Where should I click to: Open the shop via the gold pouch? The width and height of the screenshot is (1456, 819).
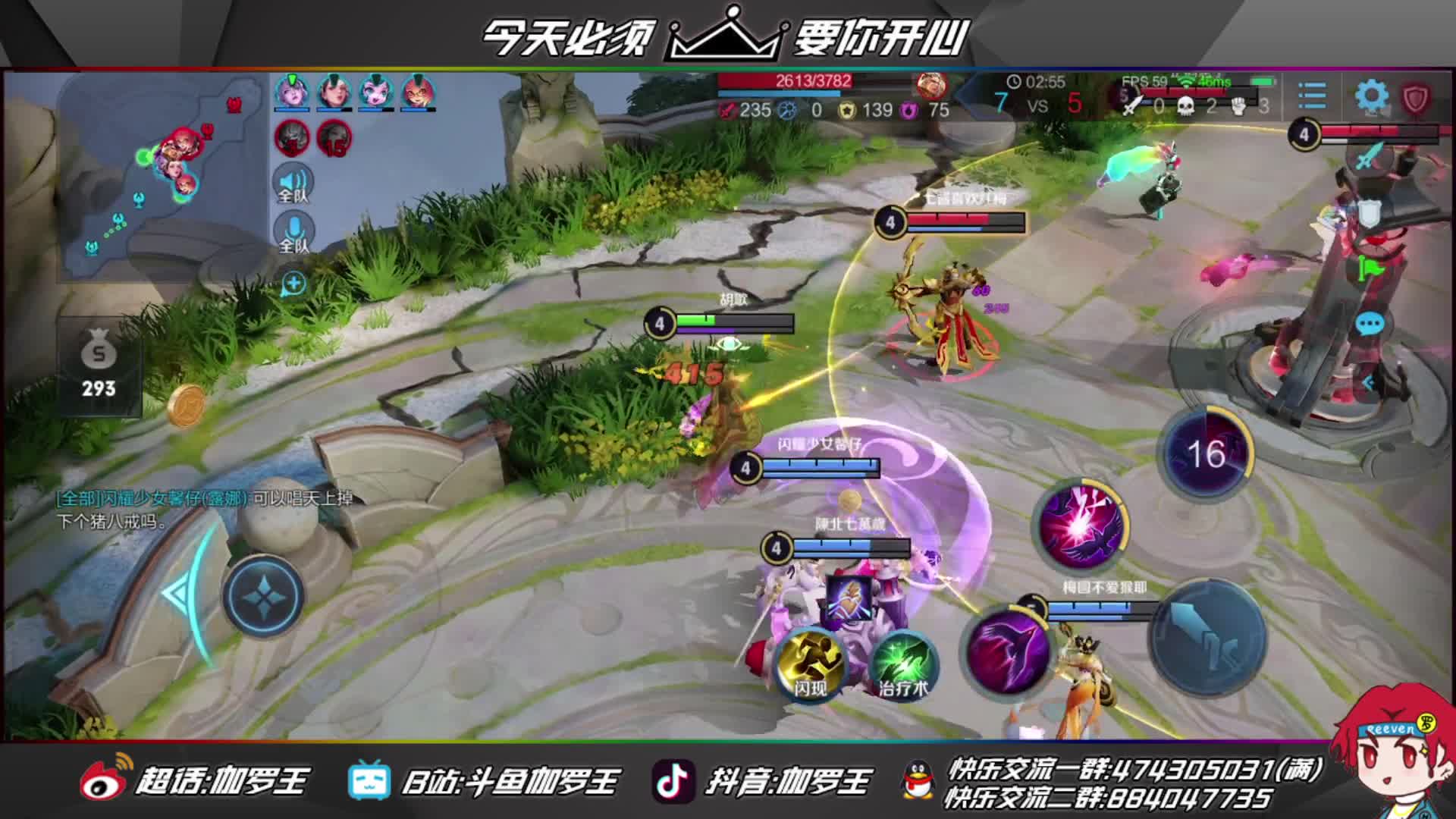pyautogui.click(x=99, y=368)
